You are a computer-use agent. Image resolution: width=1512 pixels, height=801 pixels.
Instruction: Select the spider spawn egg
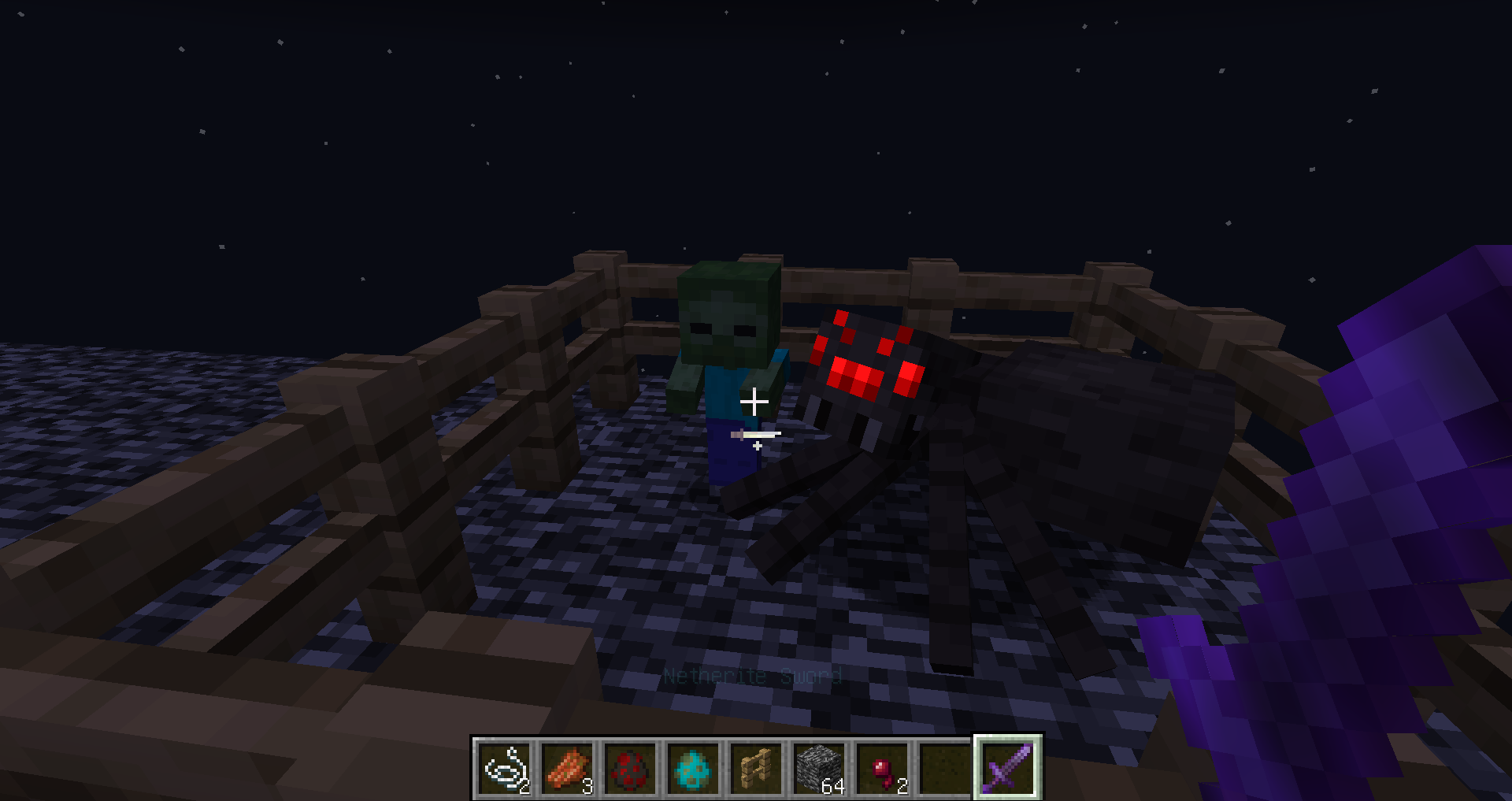631,768
